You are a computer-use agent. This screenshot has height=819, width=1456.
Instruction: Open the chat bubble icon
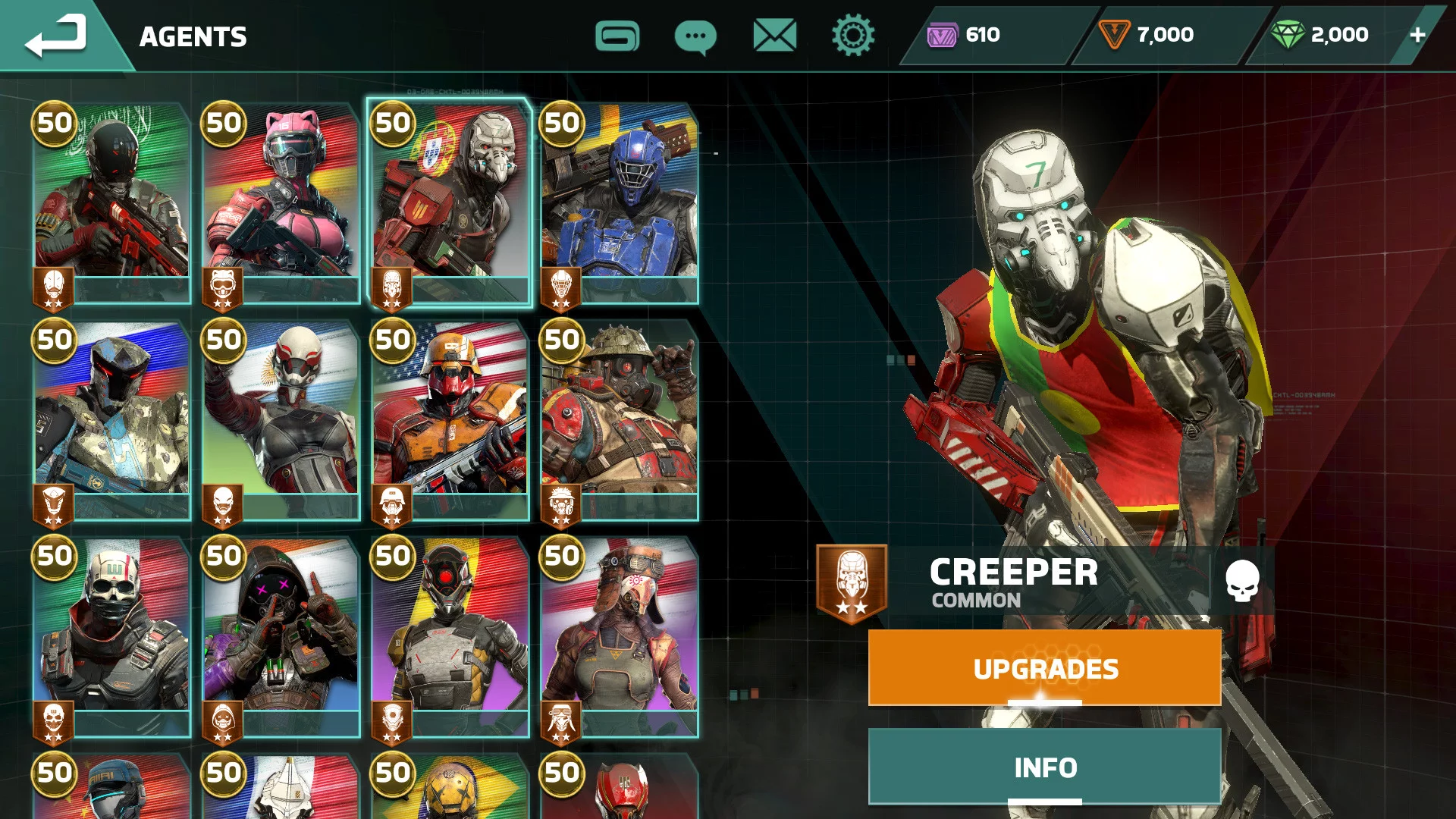(x=695, y=36)
